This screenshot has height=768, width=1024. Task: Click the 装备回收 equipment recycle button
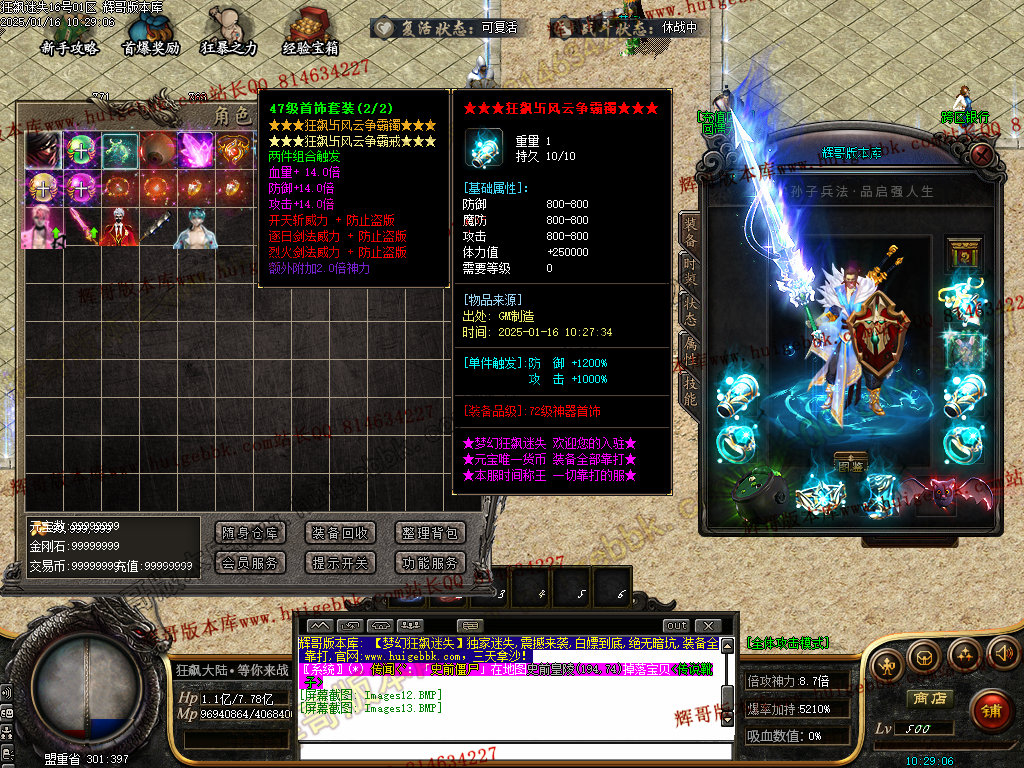tap(340, 533)
